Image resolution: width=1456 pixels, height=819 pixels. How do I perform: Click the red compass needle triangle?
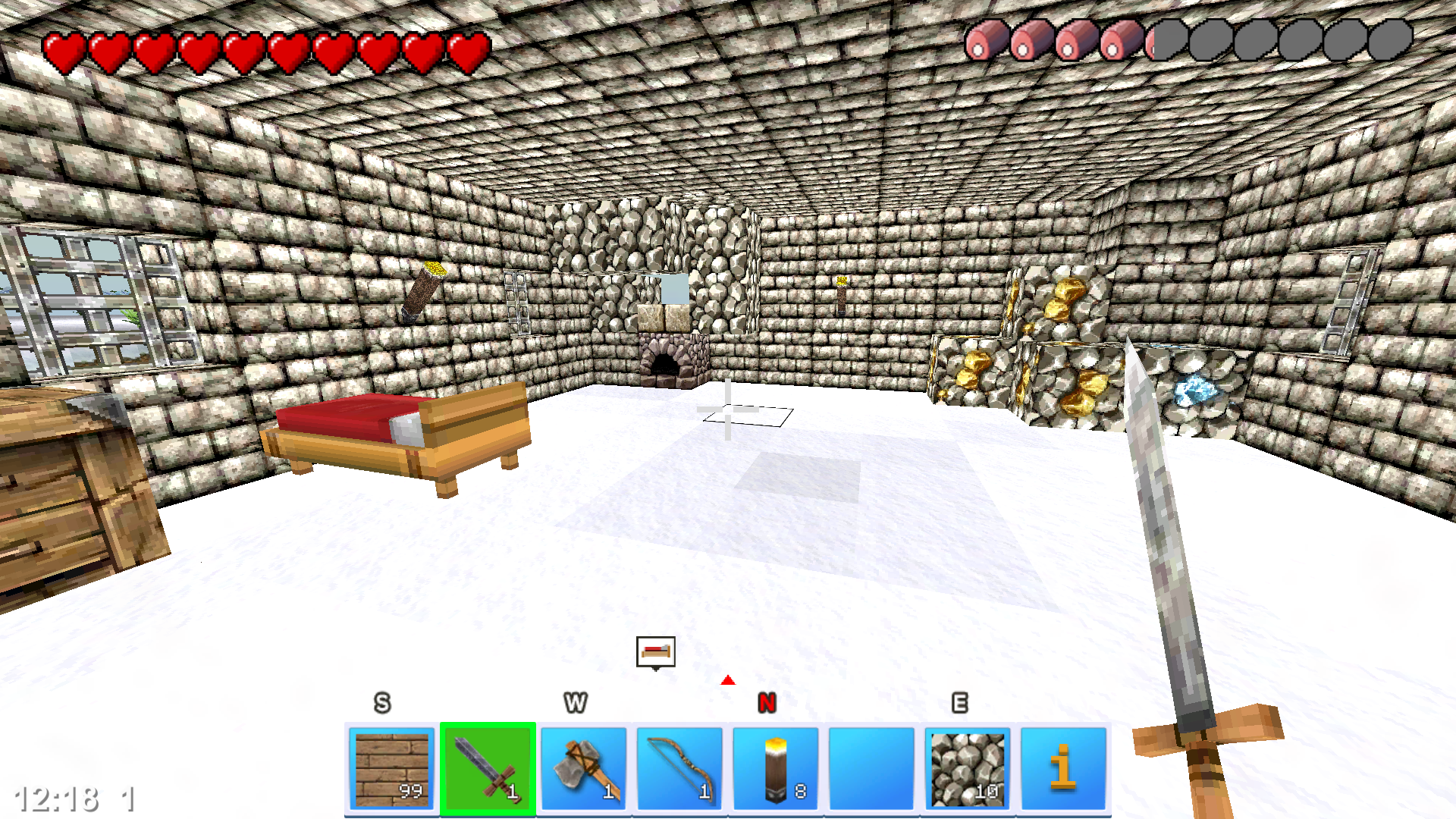(729, 680)
